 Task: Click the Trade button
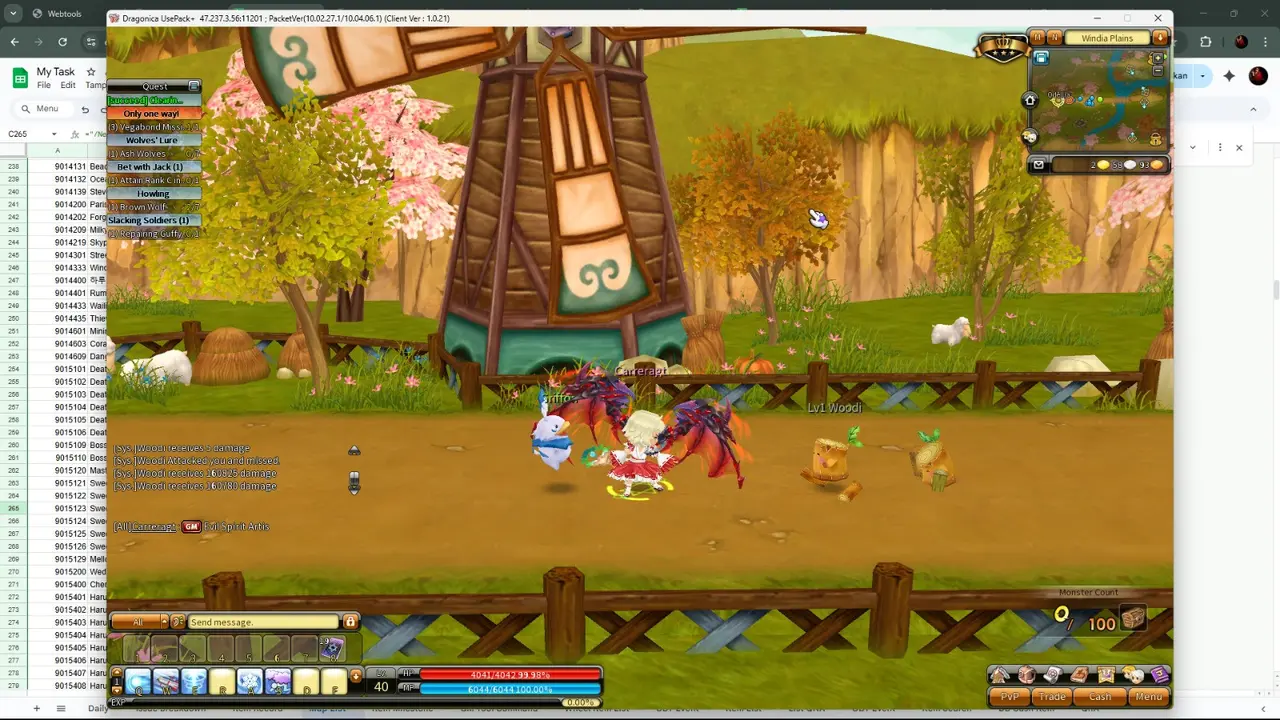pyautogui.click(x=1052, y=697)
